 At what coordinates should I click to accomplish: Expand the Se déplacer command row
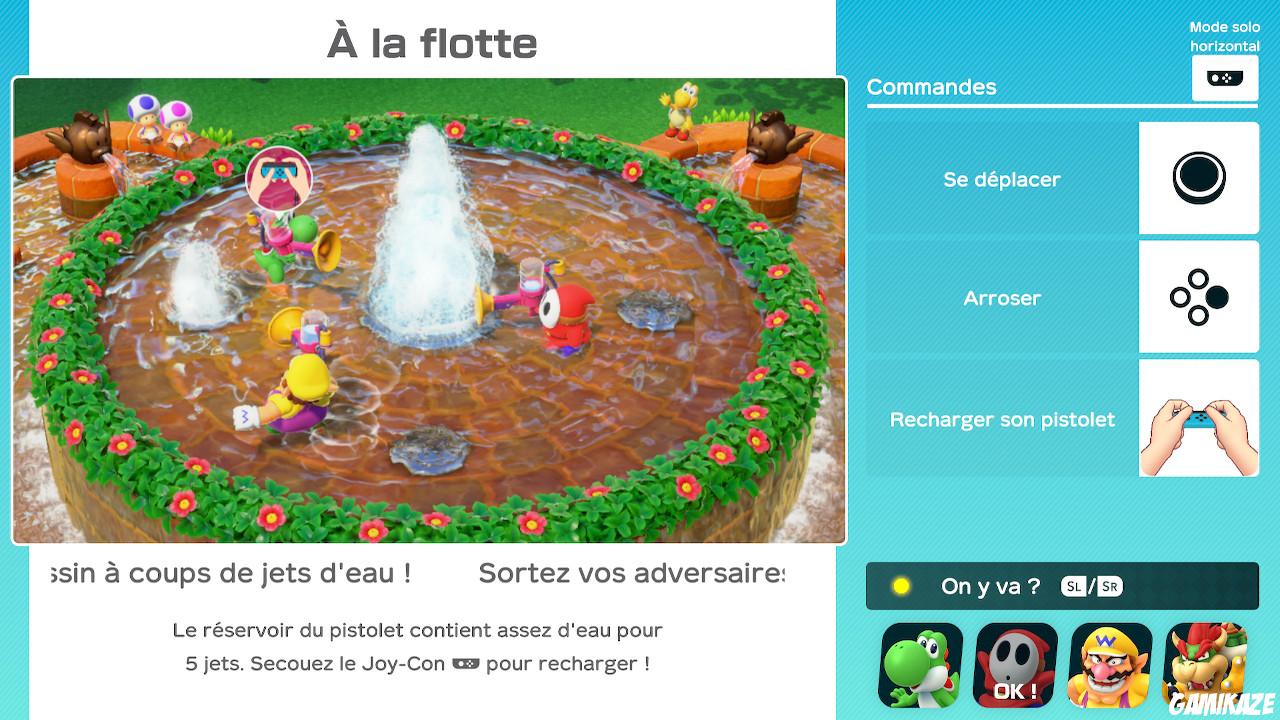[x=1001, y=179]
